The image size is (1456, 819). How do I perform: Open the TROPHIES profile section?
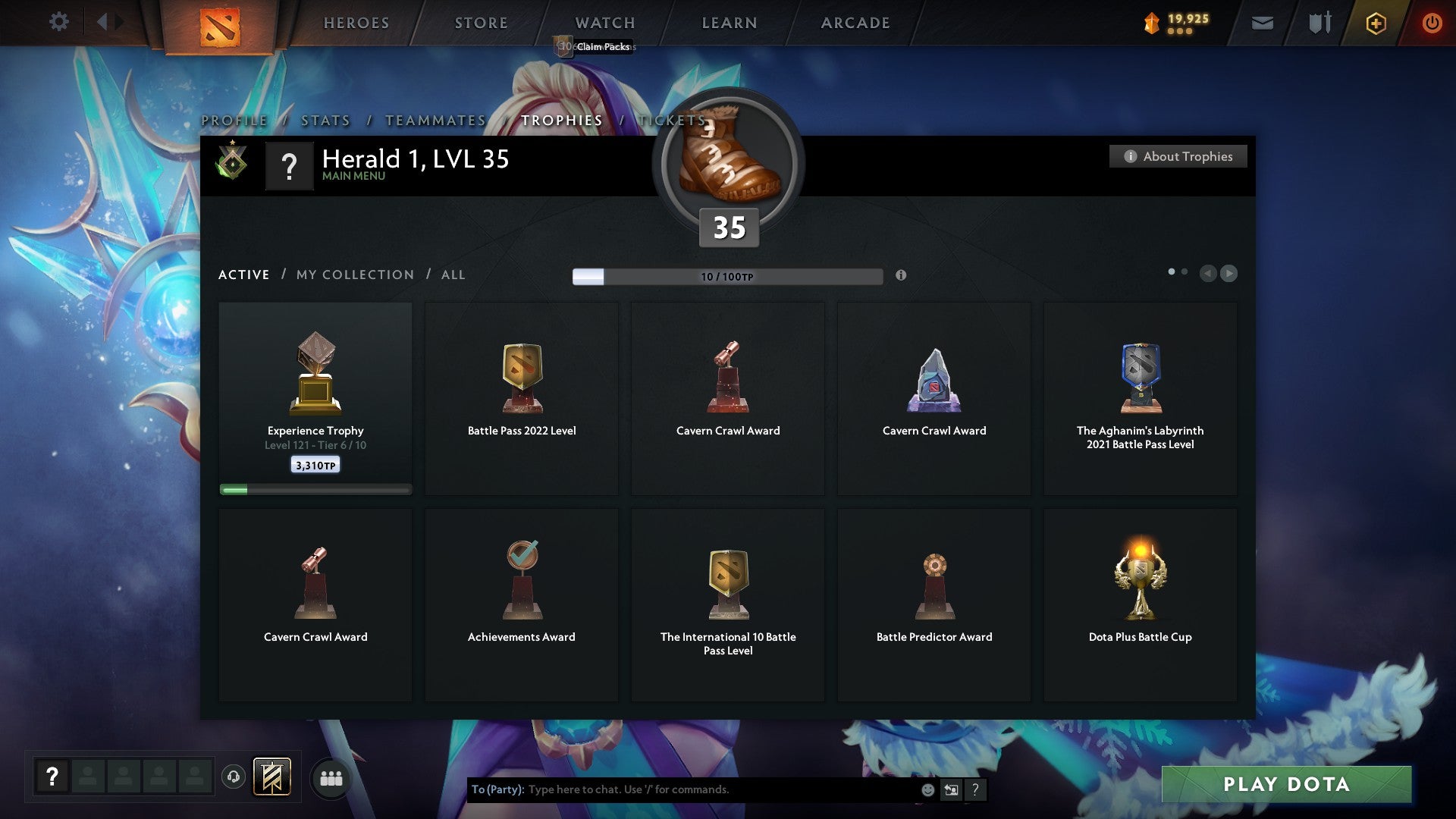(x=561, y=120)
